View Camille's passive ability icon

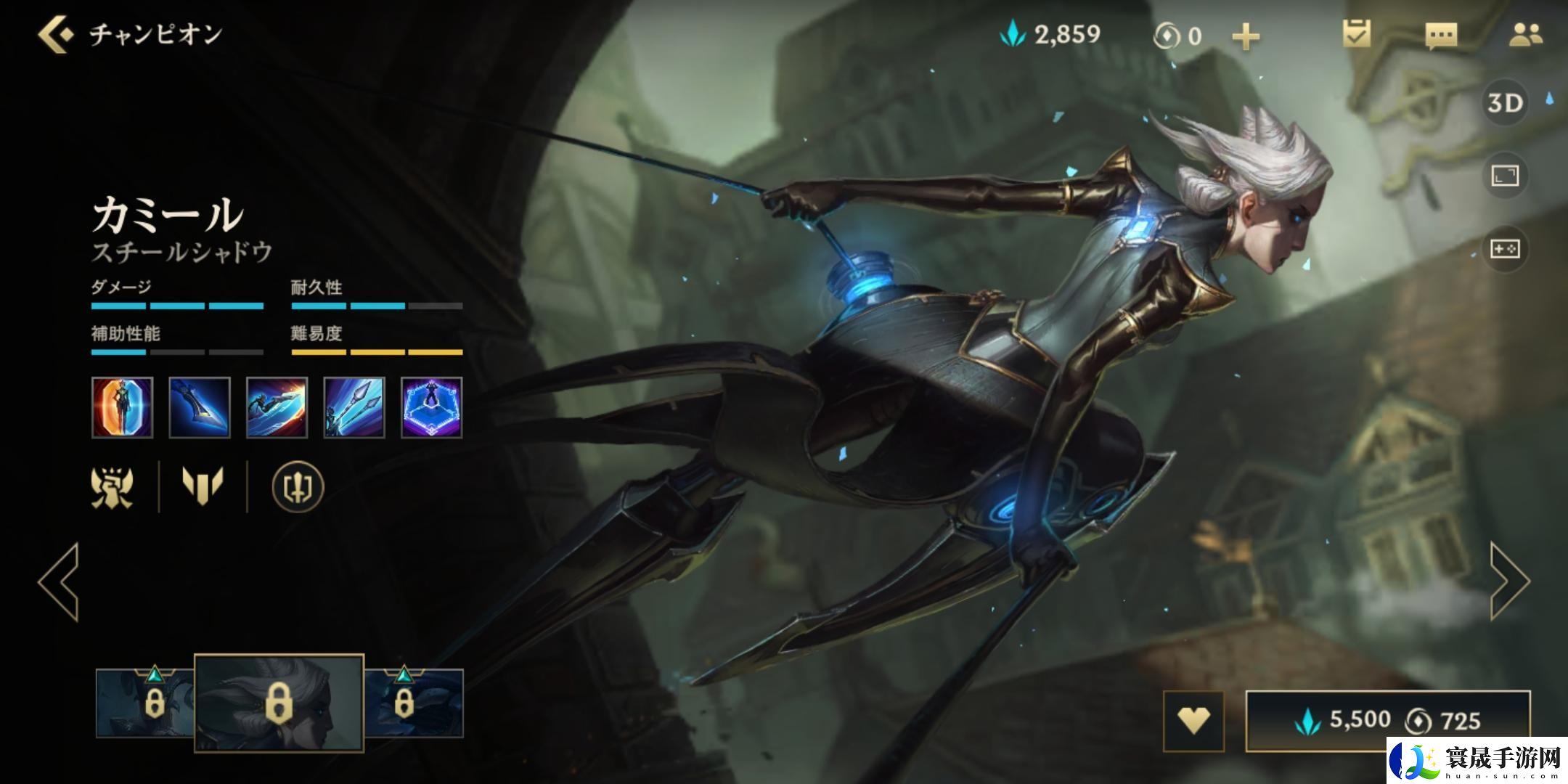tap(123, 407)
